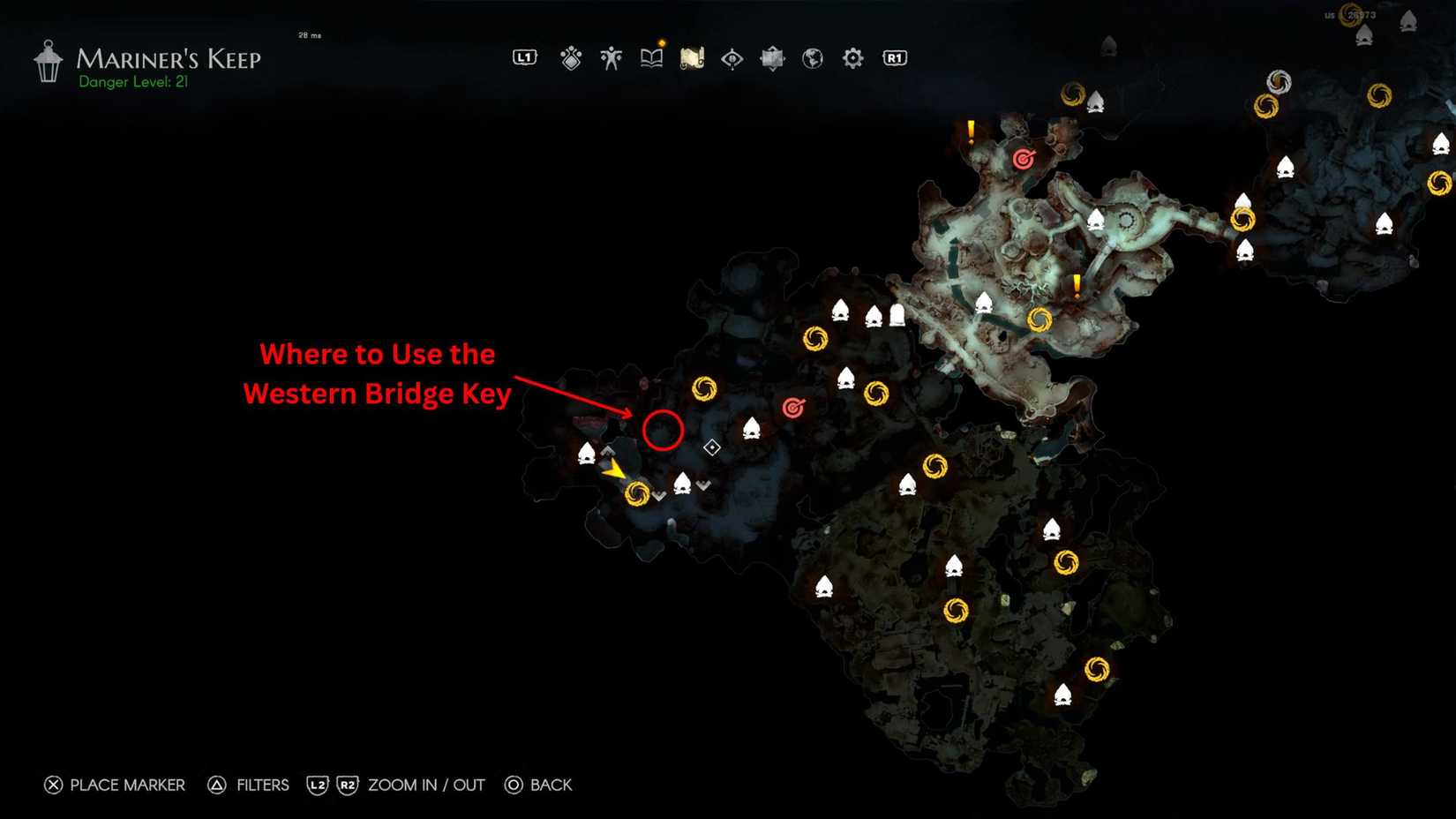Screen dimensions: 1456x819
Task: Click the red circle marking the Western Bridge Key spot
Action: coord(664,431)
